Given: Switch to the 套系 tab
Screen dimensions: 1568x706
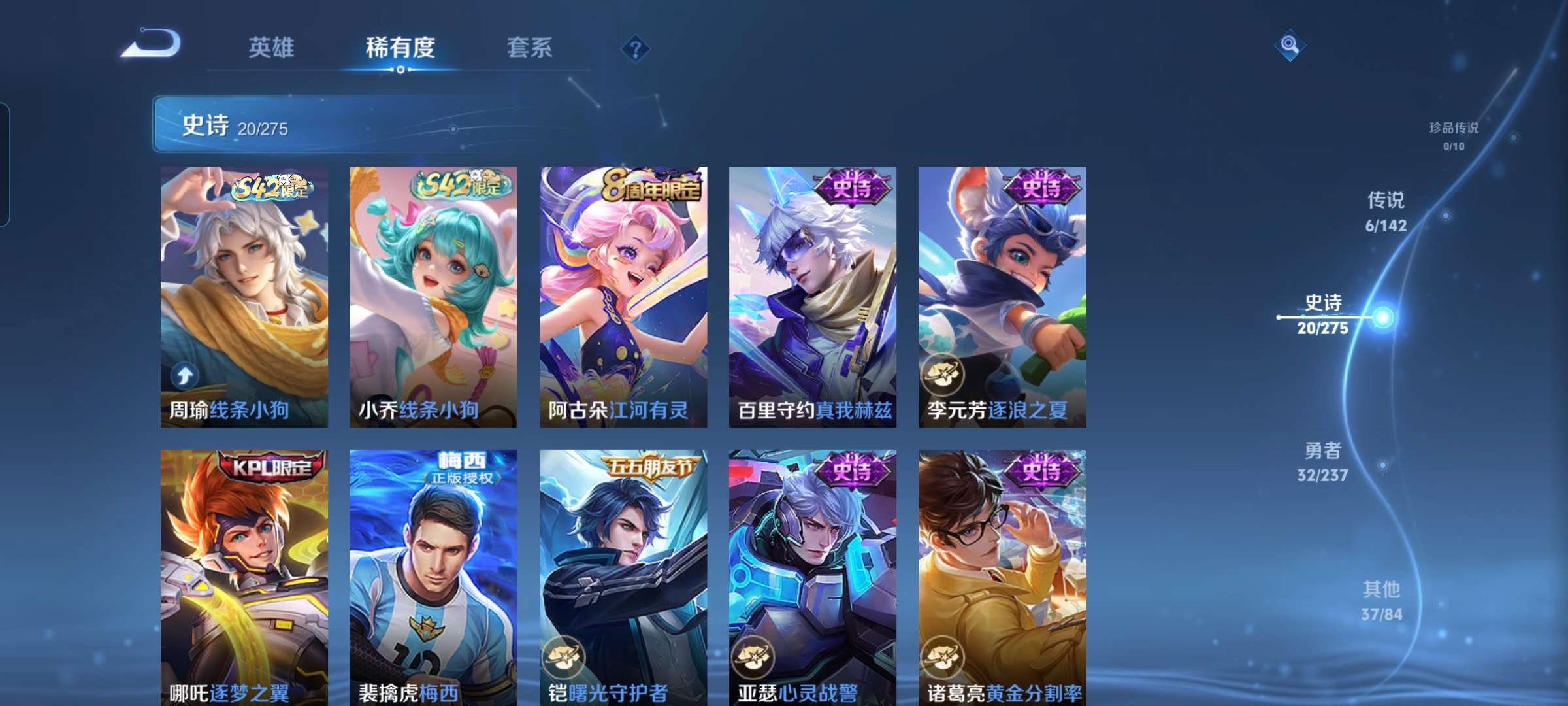Looking at the screenshot, I should pos(529,47).
